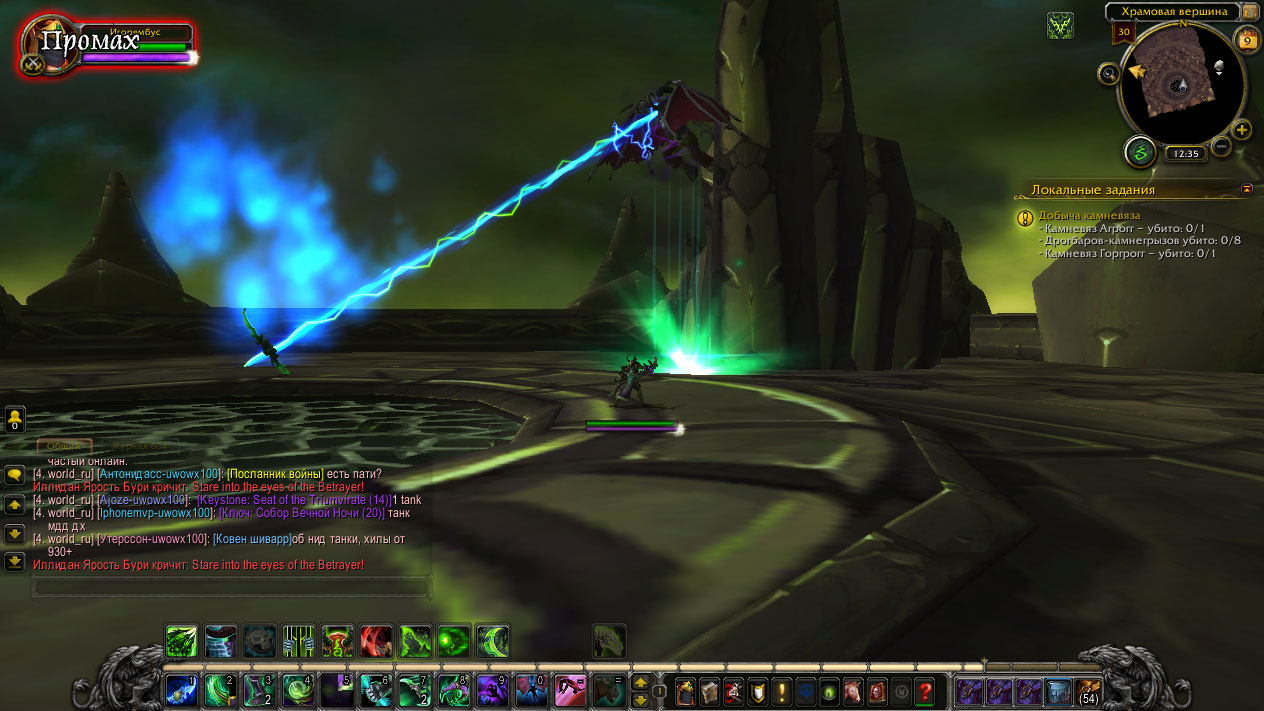Screen dimensions: 1264x711
Task: Select the Добыча камневяза quest entry
Action: click(1089, 215)
